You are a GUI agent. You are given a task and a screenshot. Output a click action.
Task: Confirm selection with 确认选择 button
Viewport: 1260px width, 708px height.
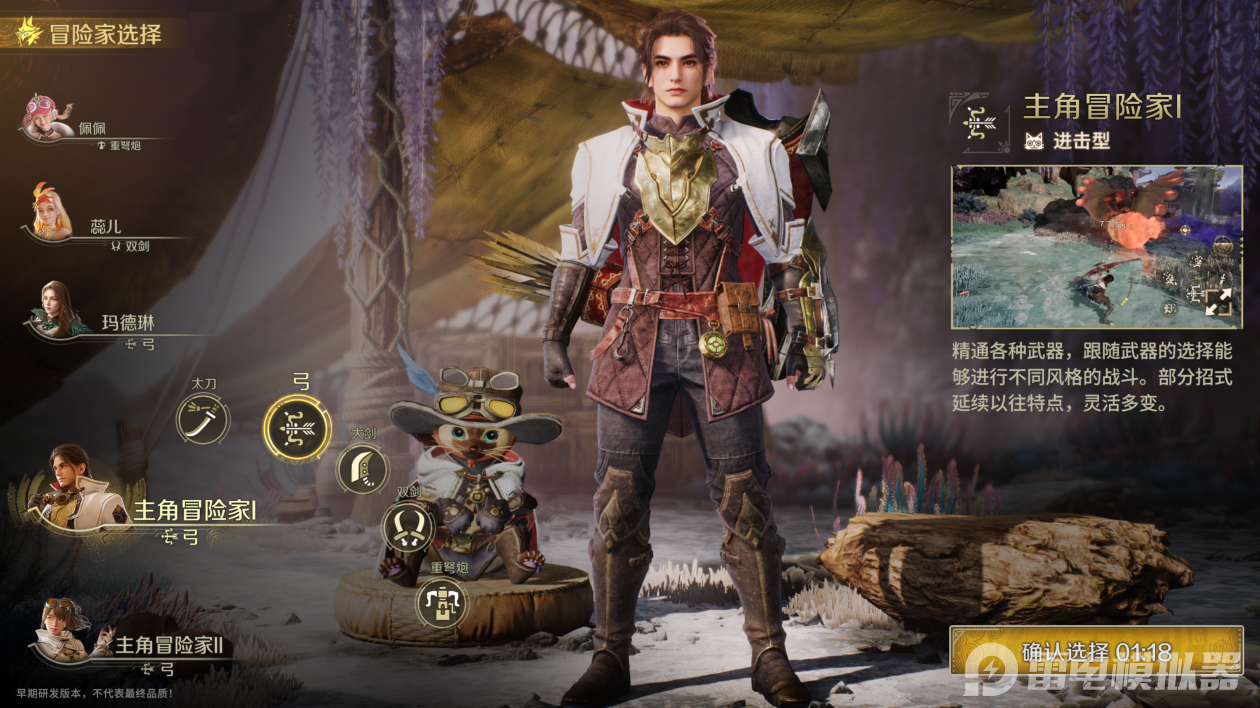coord(1096,652)
